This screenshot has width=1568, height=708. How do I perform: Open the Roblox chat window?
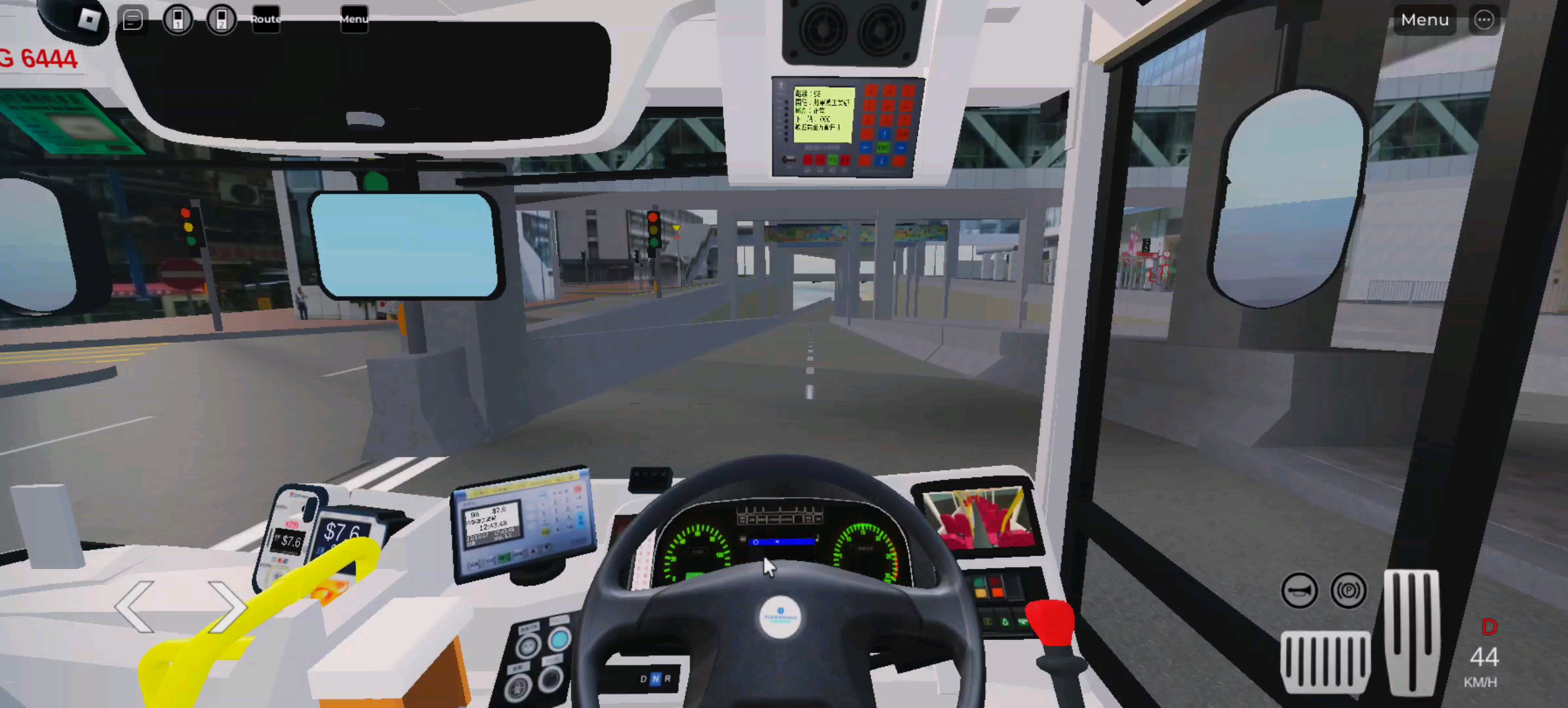point(133,20)
